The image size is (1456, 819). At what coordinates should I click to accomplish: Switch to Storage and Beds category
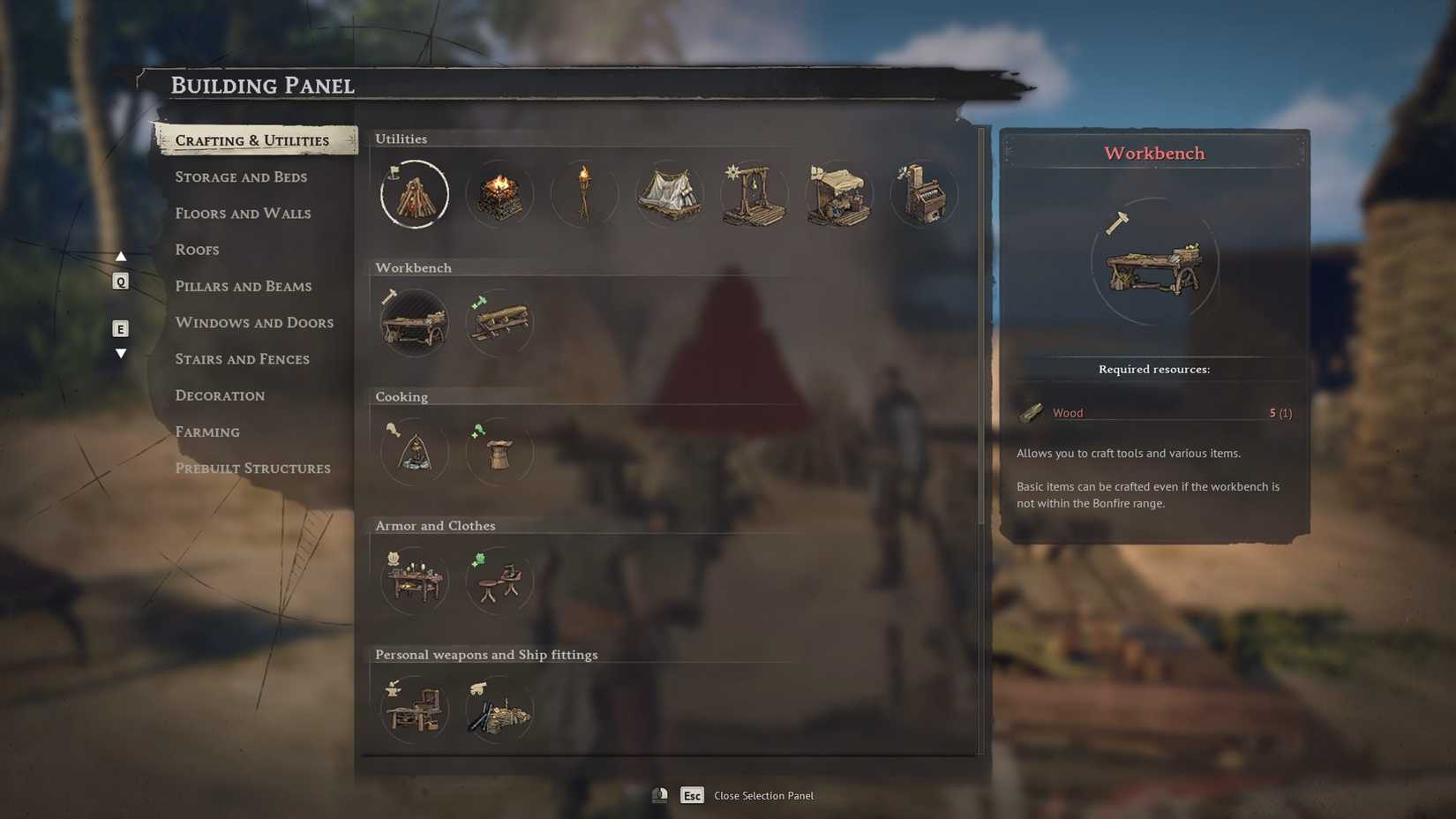(x=241, y=177)
